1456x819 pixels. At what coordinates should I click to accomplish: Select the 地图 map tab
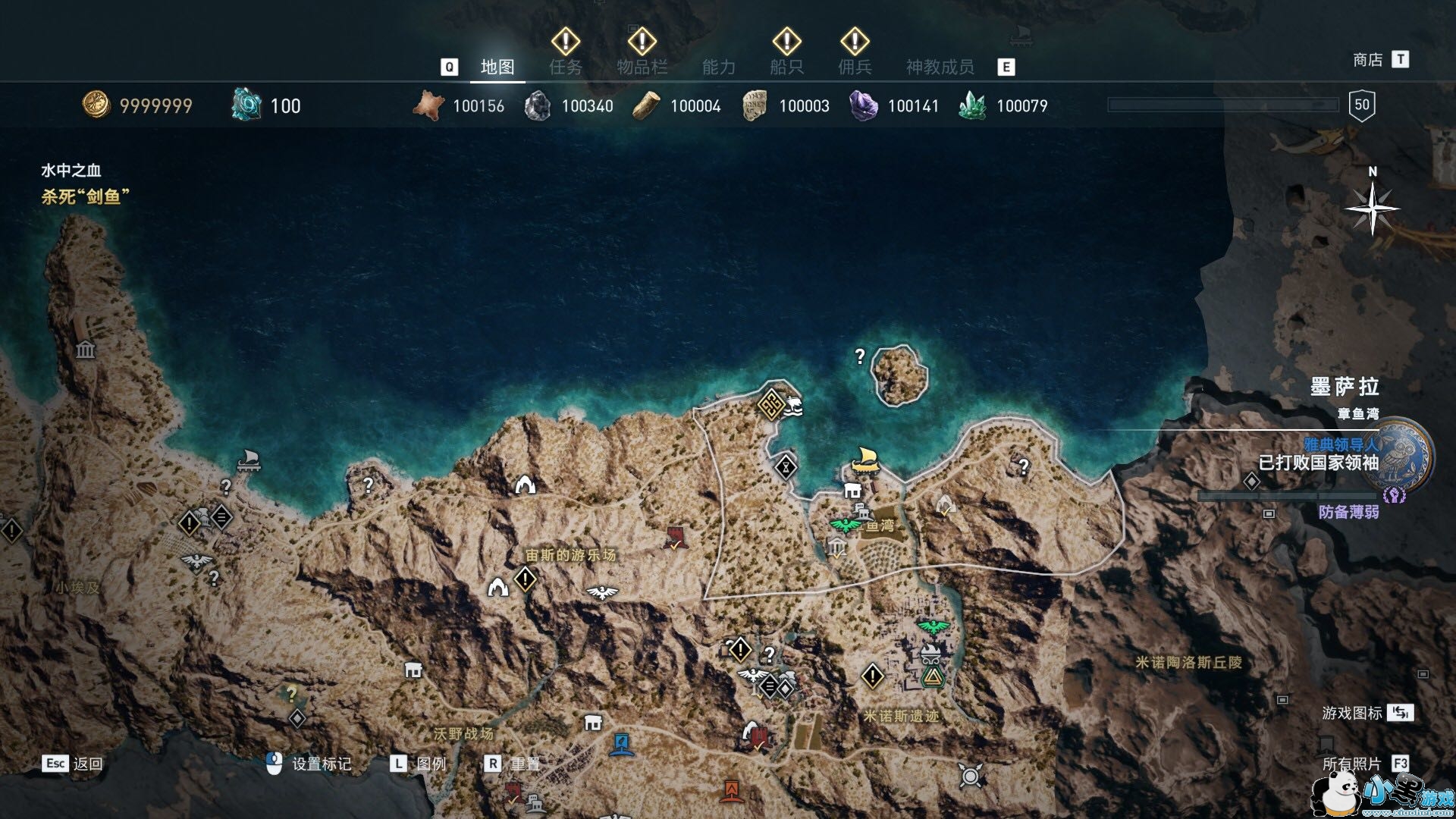coord(497,67)
